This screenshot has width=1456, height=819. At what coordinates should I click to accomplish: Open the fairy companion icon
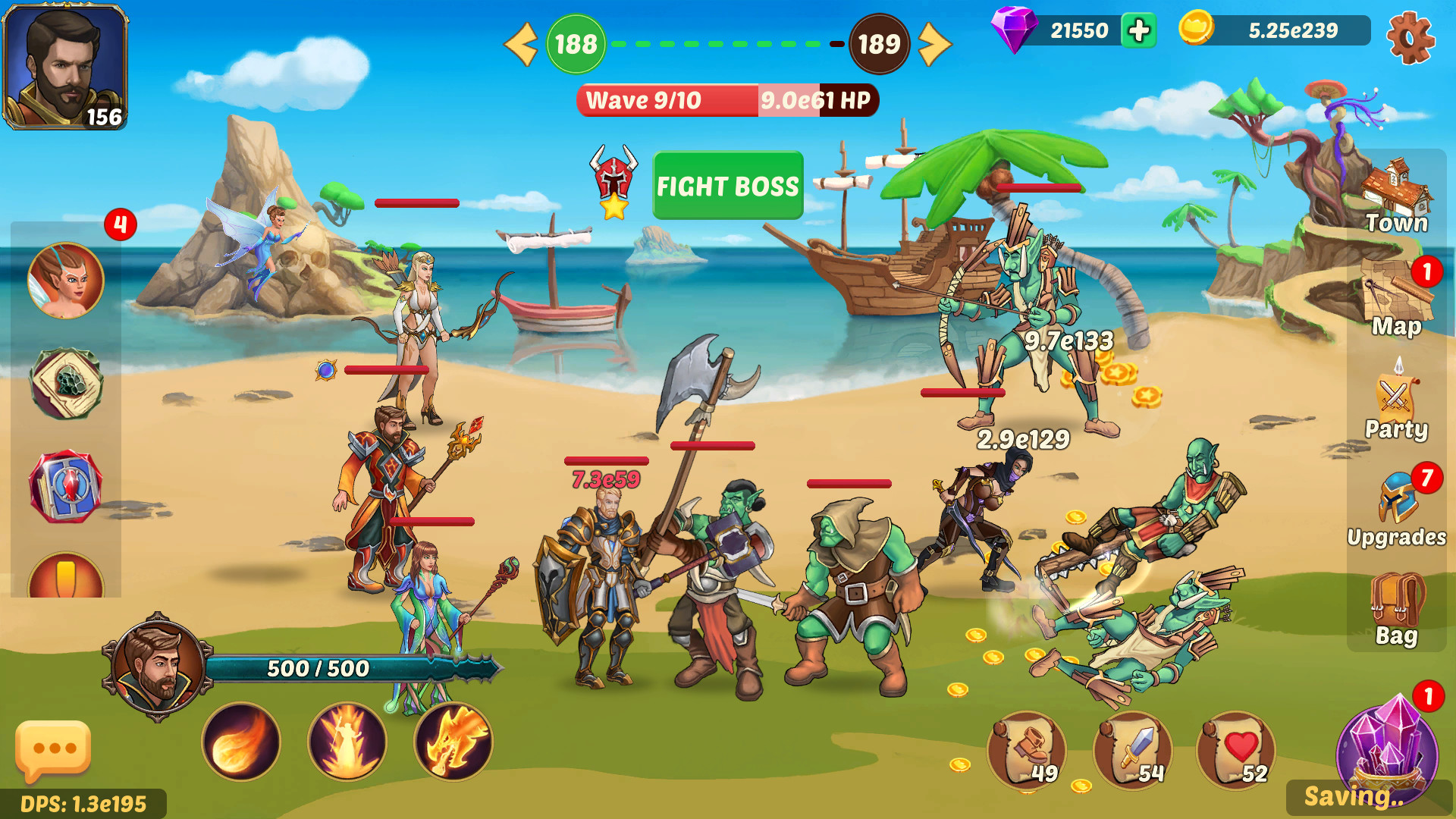(x=67, y=279)
